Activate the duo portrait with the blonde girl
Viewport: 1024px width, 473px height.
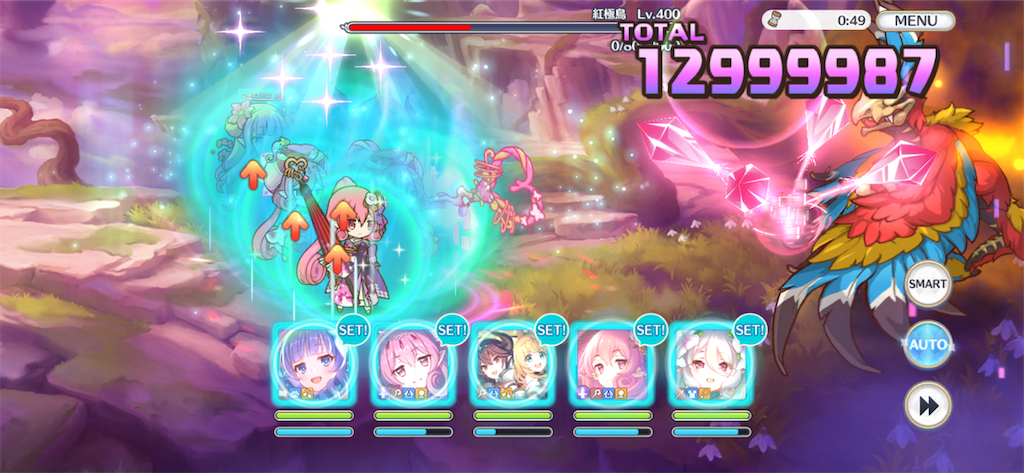(x=512, y=362)
